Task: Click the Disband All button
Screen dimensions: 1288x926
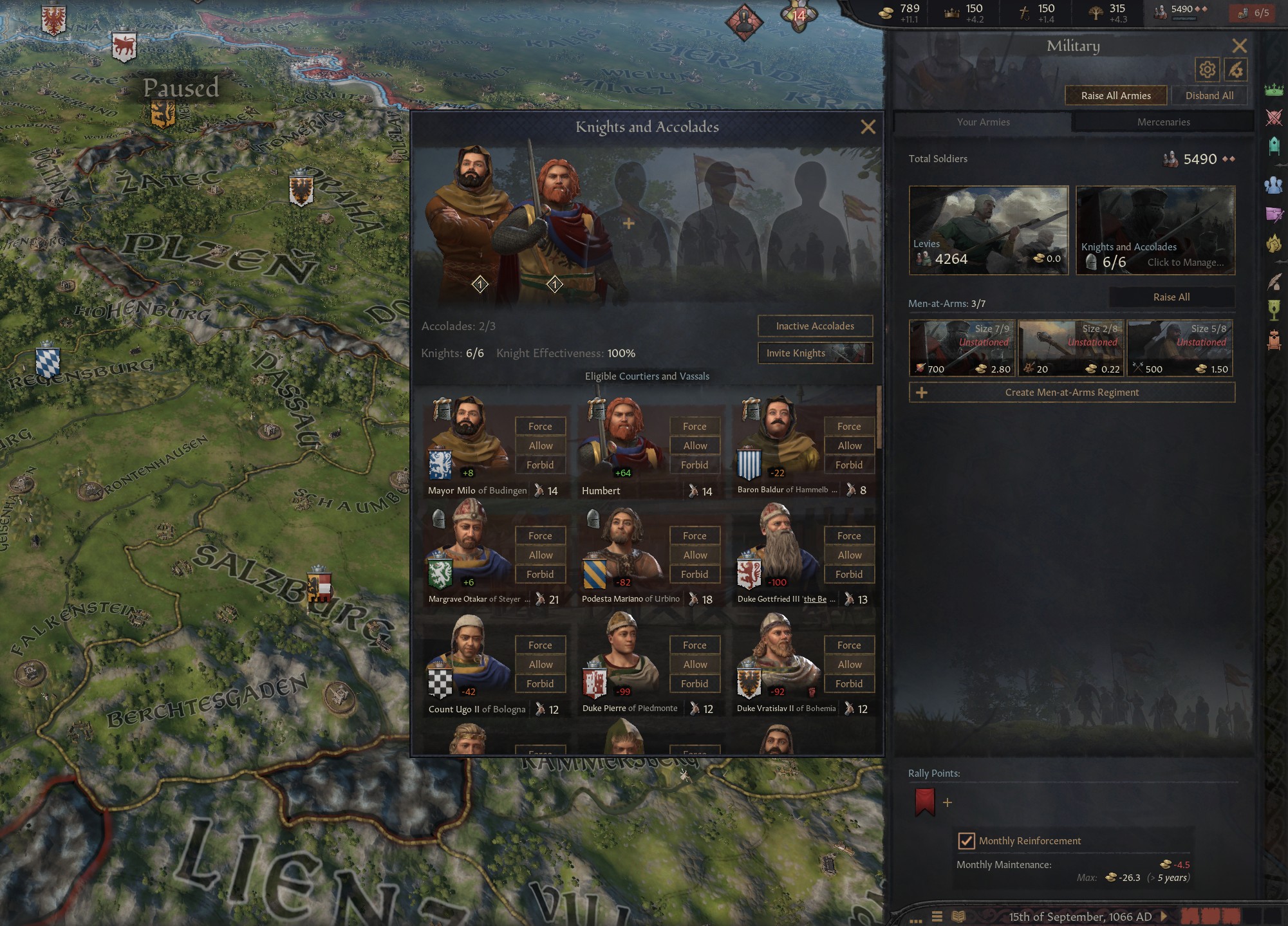Action: [1209, 96]
